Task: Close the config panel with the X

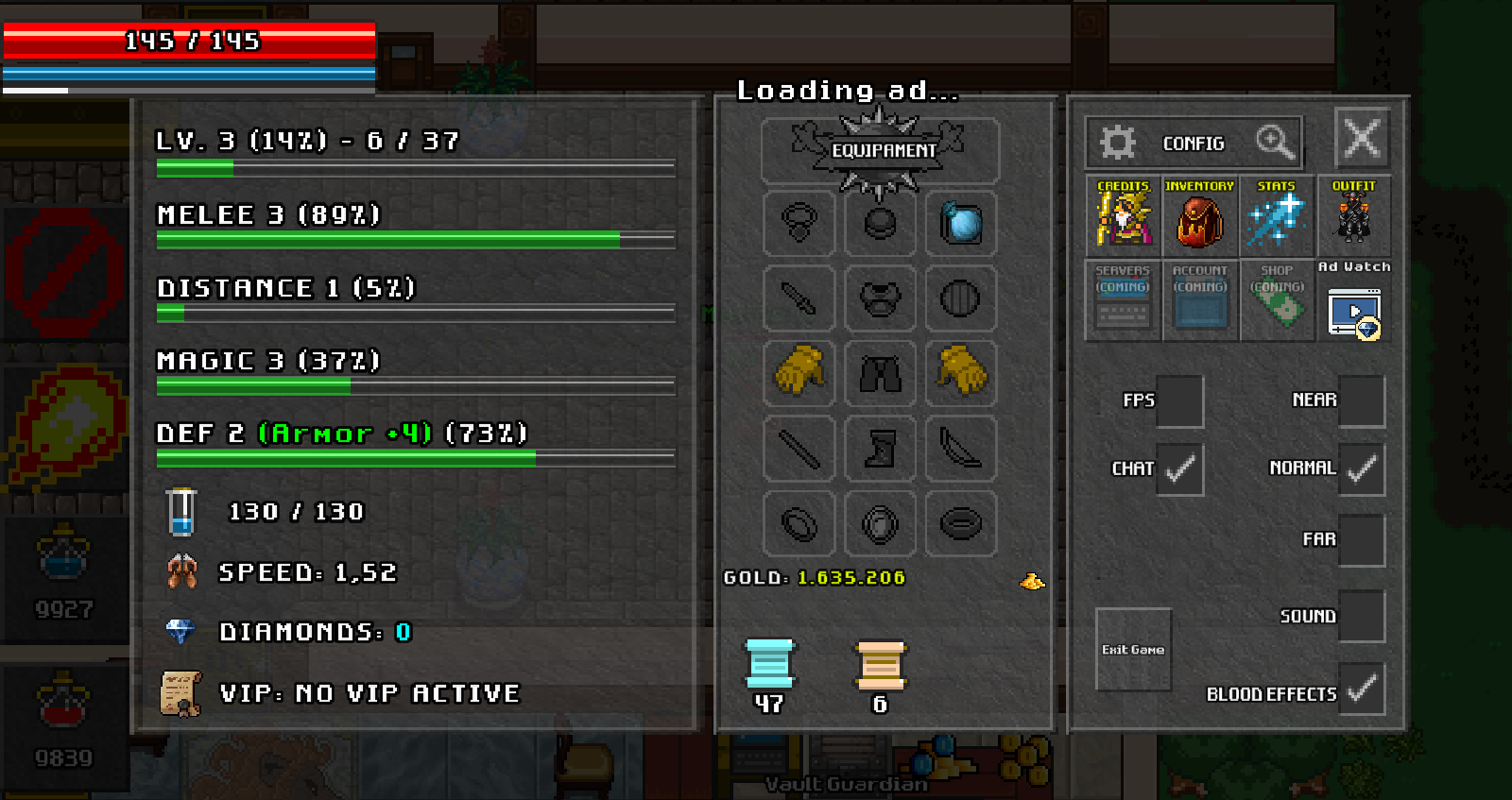Action: click(1362, 139)
